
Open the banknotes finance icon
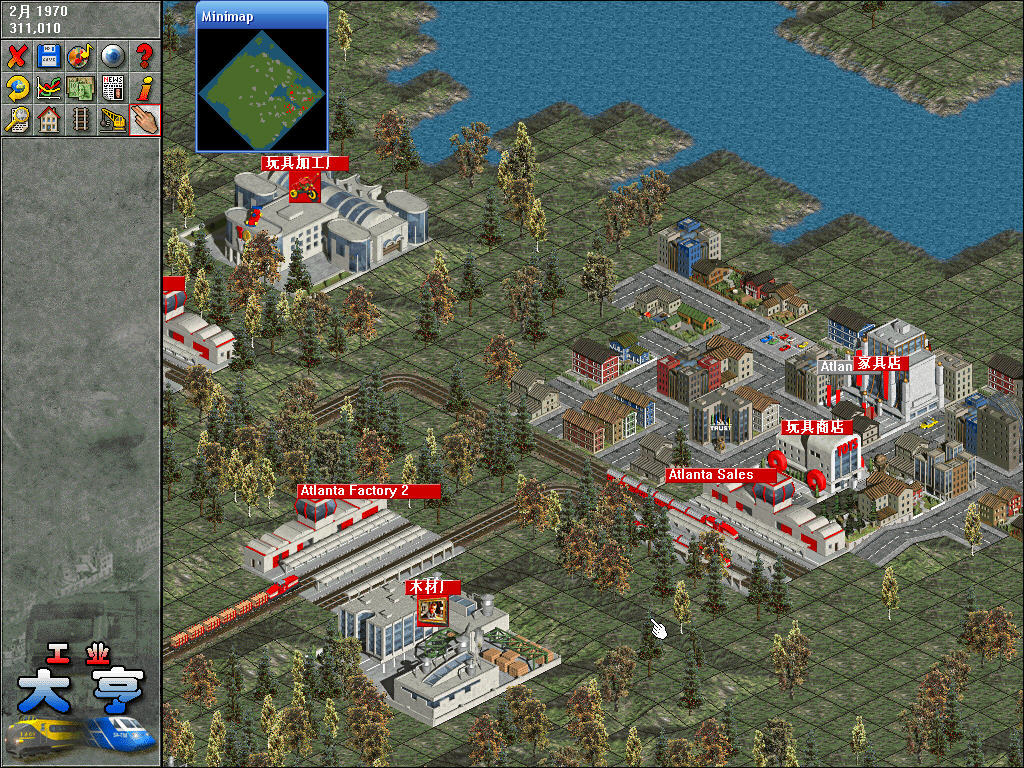[x=80, y=87]
